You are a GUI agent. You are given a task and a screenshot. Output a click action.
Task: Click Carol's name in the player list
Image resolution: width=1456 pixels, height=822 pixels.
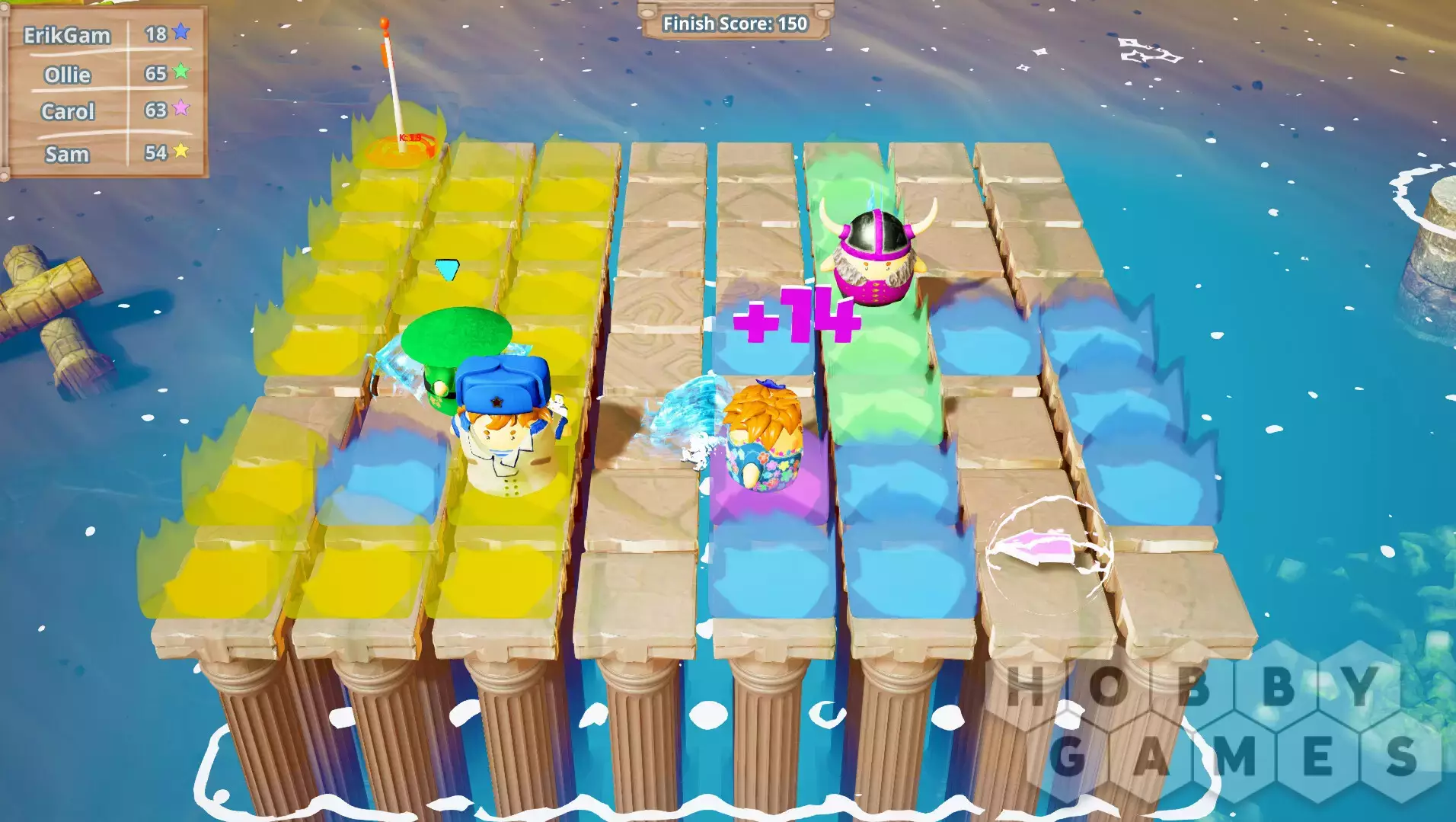pyautogui.click(x=68, y=111)
